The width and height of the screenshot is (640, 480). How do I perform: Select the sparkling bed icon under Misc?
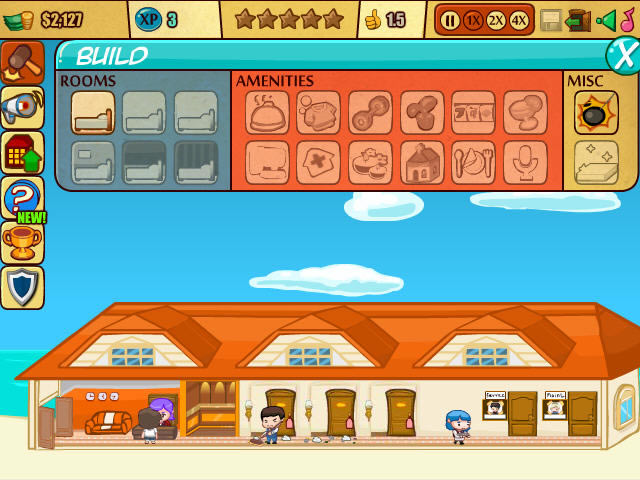(596, 162)
